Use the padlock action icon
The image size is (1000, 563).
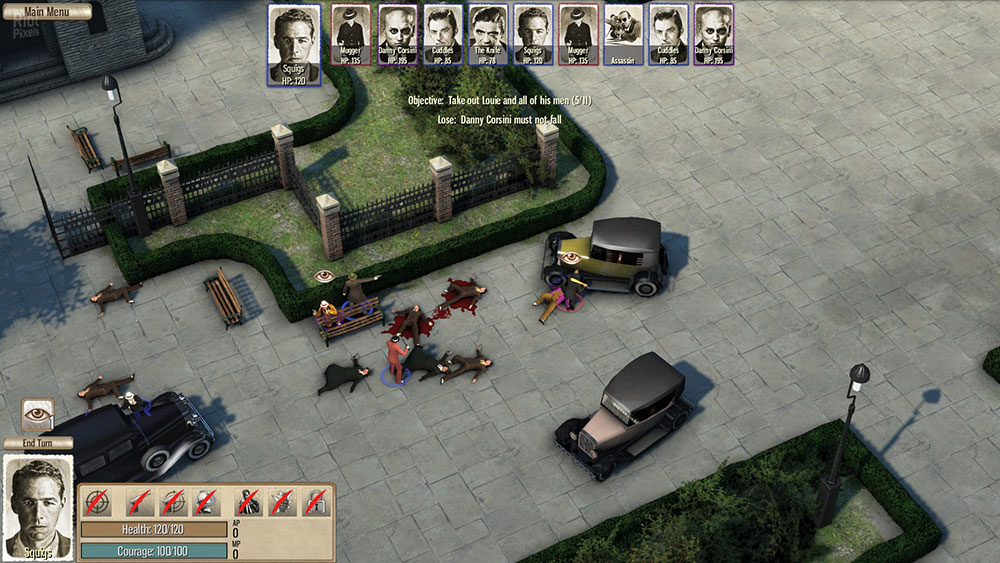pos(316,502)
